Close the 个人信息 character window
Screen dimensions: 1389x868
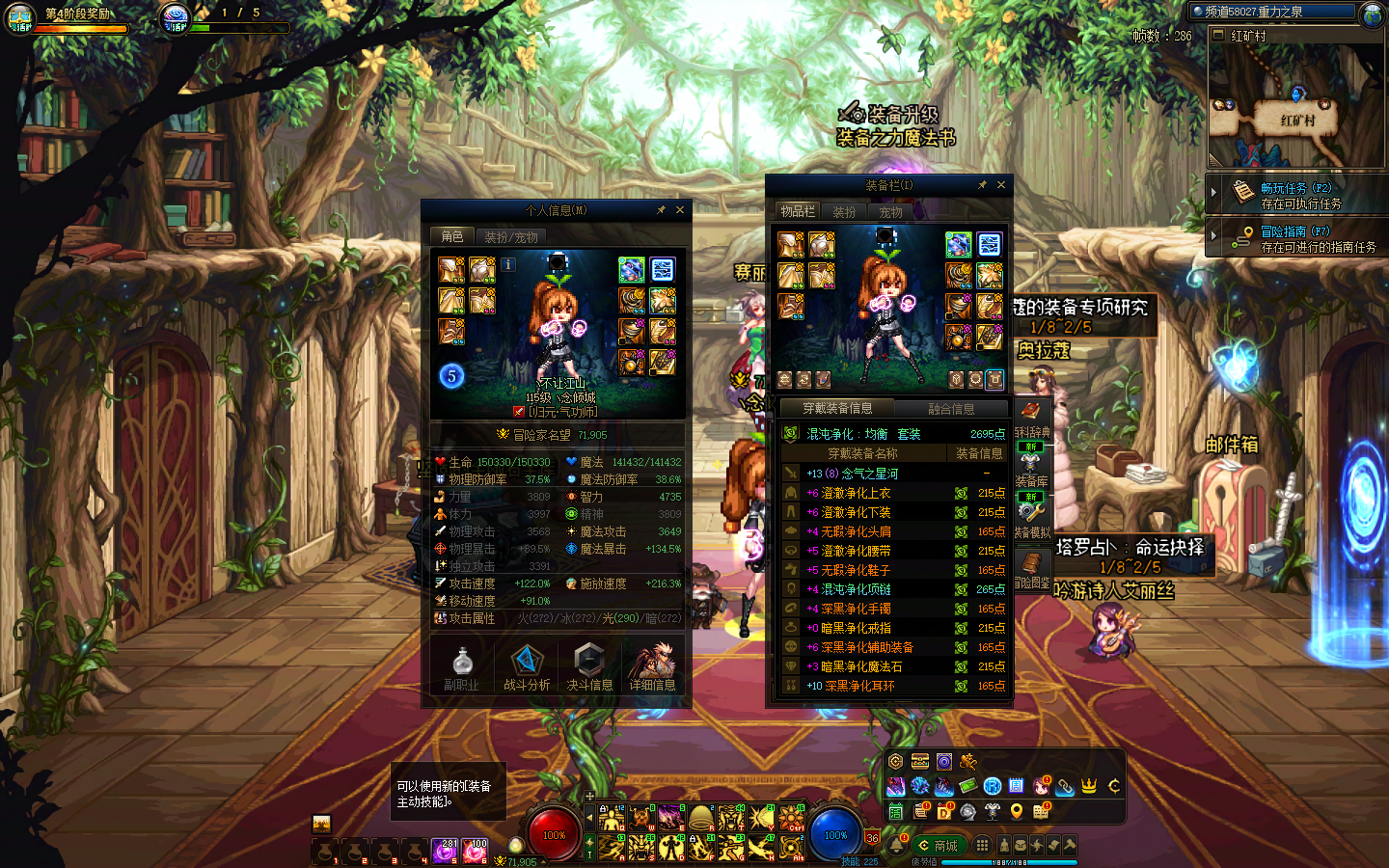[x=680, y=210]
